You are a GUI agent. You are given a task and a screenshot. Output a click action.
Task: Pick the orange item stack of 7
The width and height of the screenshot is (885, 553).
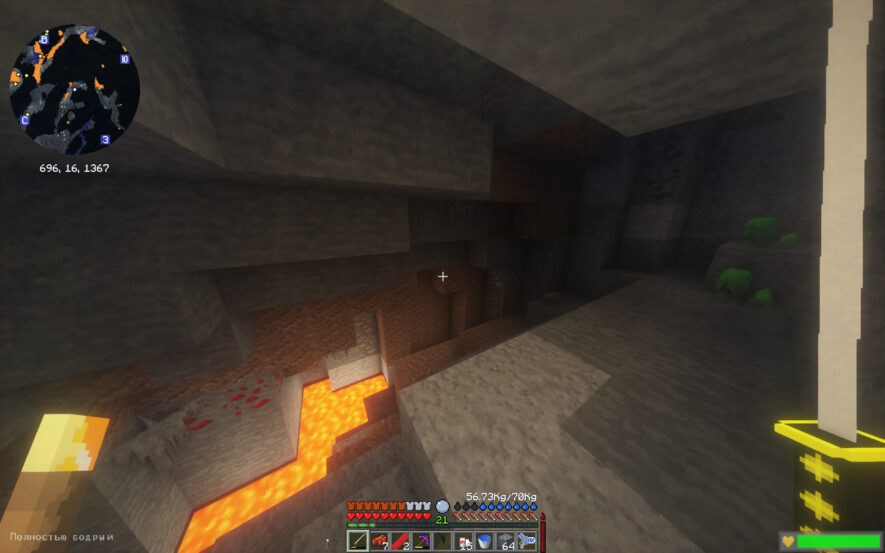379,541
